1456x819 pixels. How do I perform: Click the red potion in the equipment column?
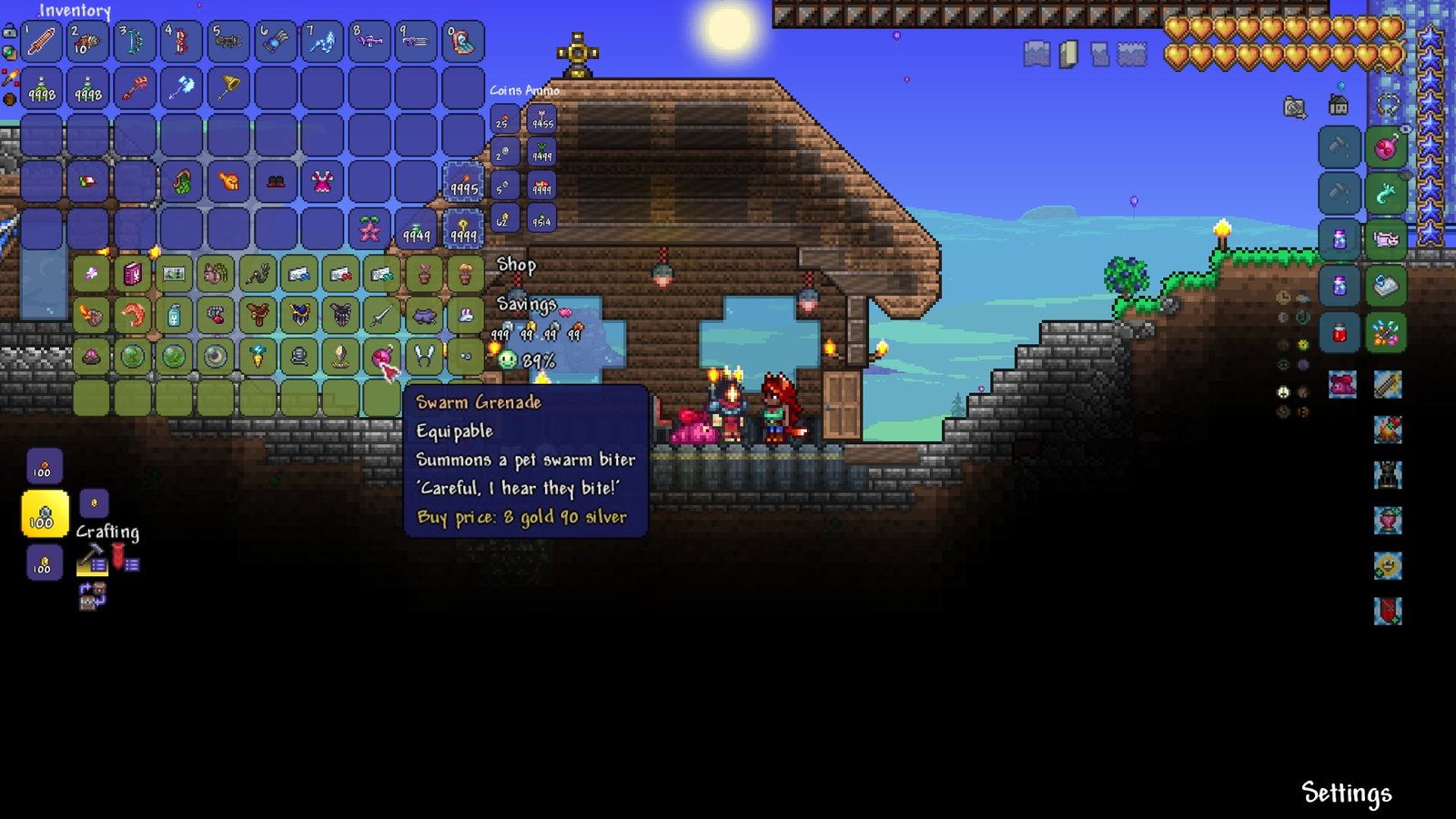point(1338,331)
